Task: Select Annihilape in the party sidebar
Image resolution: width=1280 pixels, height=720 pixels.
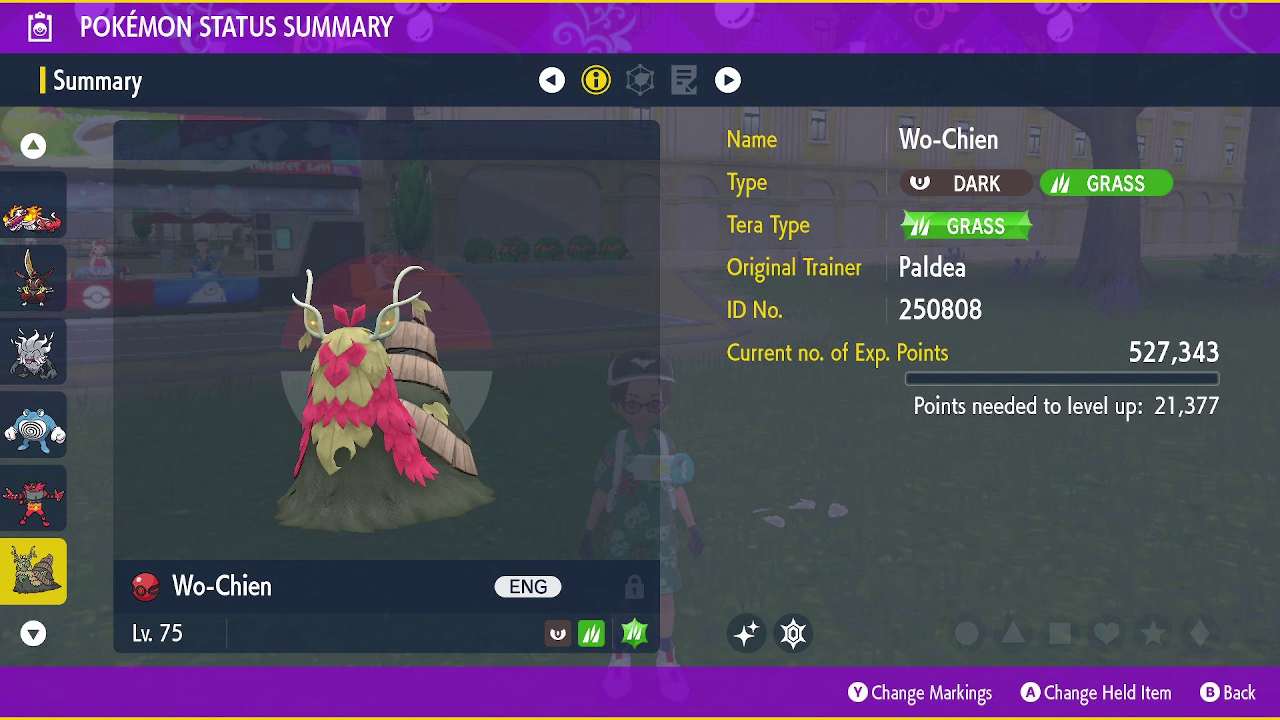Action: [33, 352]
